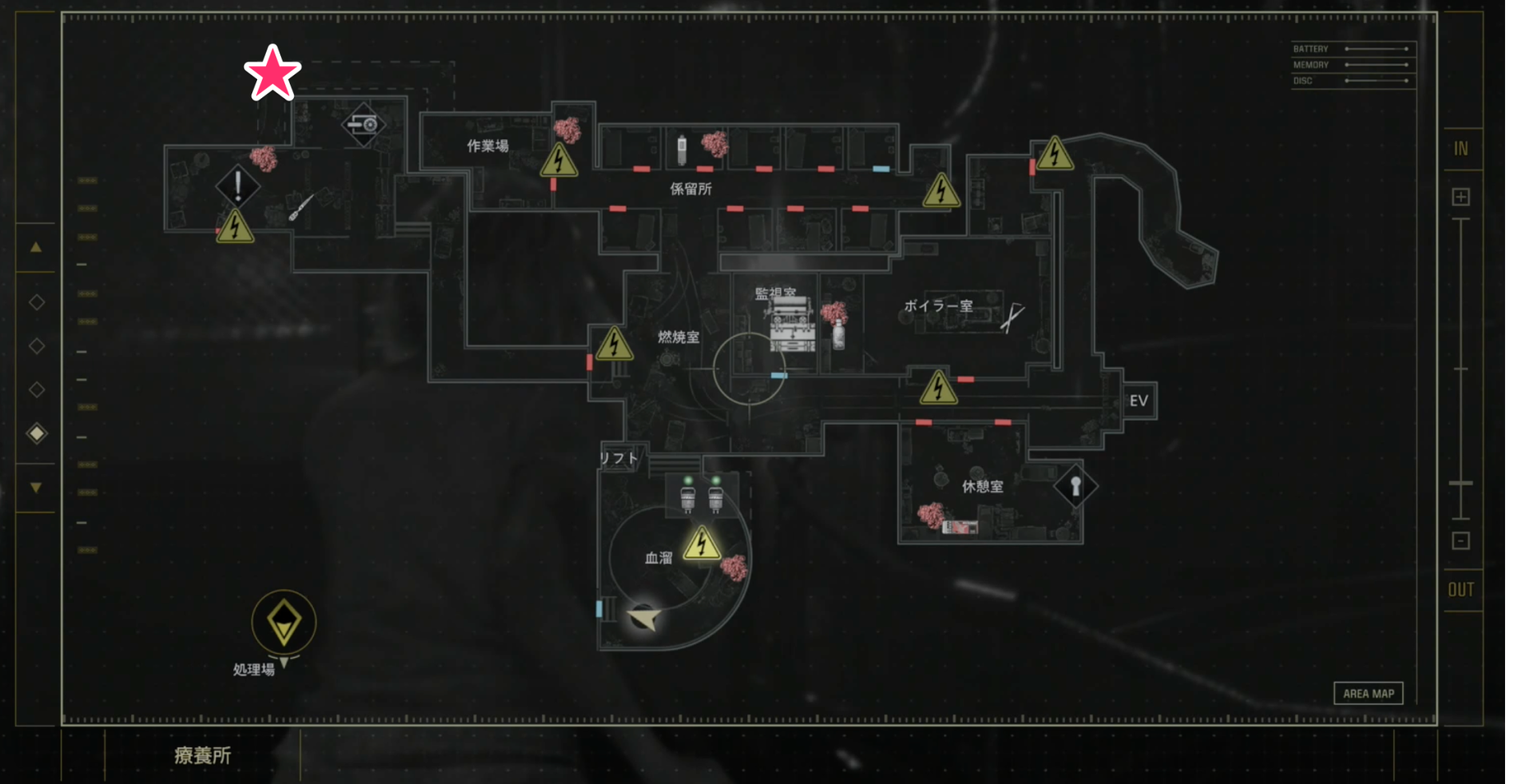Choose the 処理場 destination marker
Screen dimensions: 1533x784
283,622
